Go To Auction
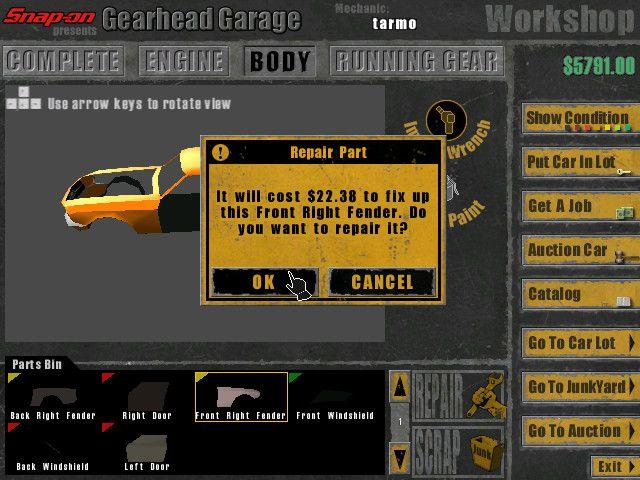Screen dimensions: 640x480 pyautogui.click(x=579, y=431)
